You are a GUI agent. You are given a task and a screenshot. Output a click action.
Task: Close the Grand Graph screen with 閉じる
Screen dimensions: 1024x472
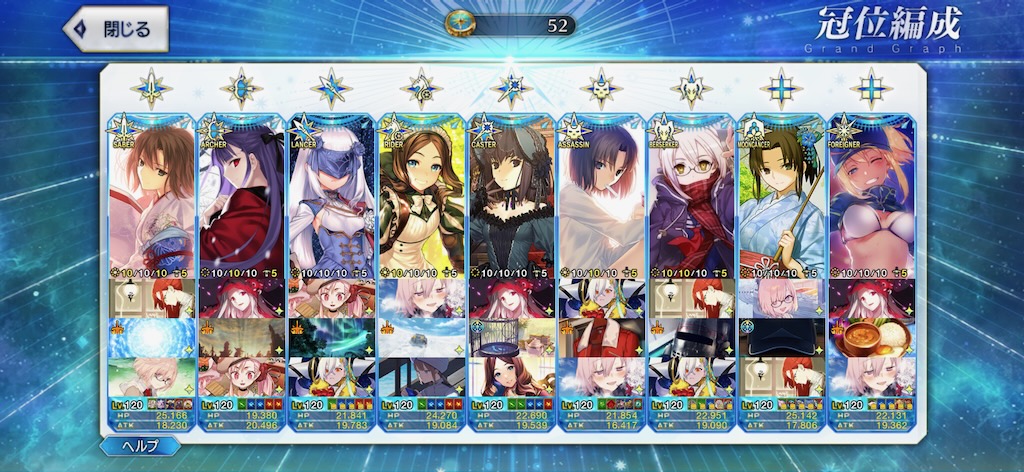115,30
